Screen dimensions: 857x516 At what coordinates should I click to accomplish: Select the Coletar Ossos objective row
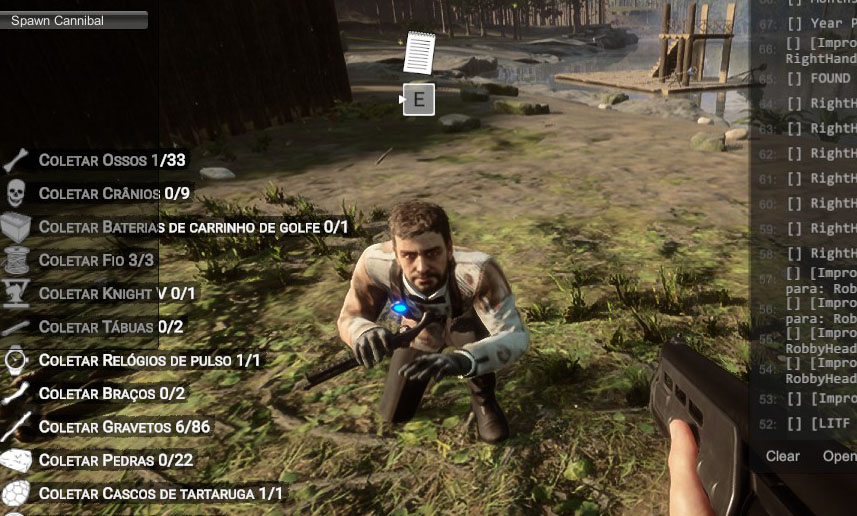tap(112, 160)
